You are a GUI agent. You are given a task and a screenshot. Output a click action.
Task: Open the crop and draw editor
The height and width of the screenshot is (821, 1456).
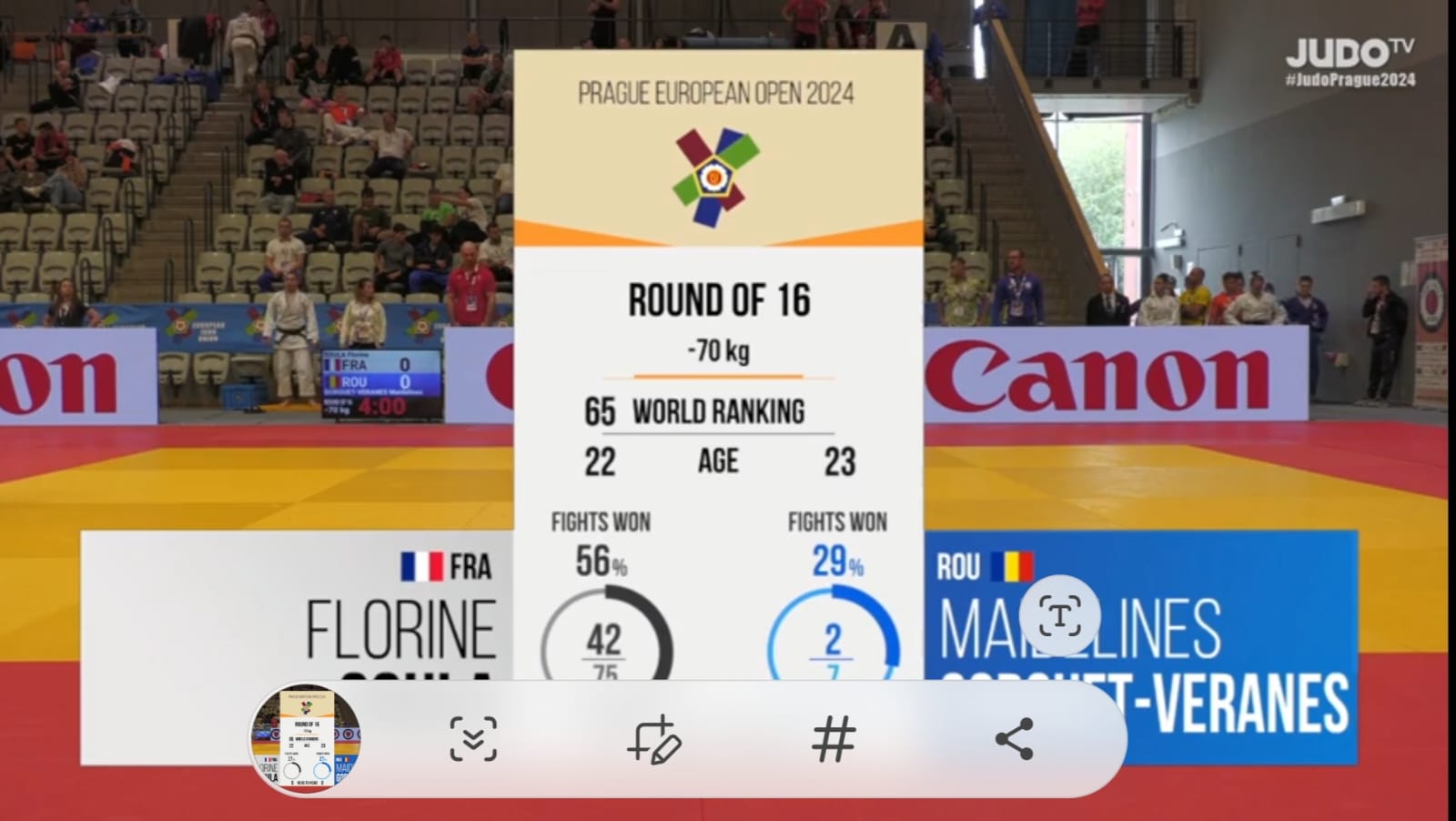652,738
